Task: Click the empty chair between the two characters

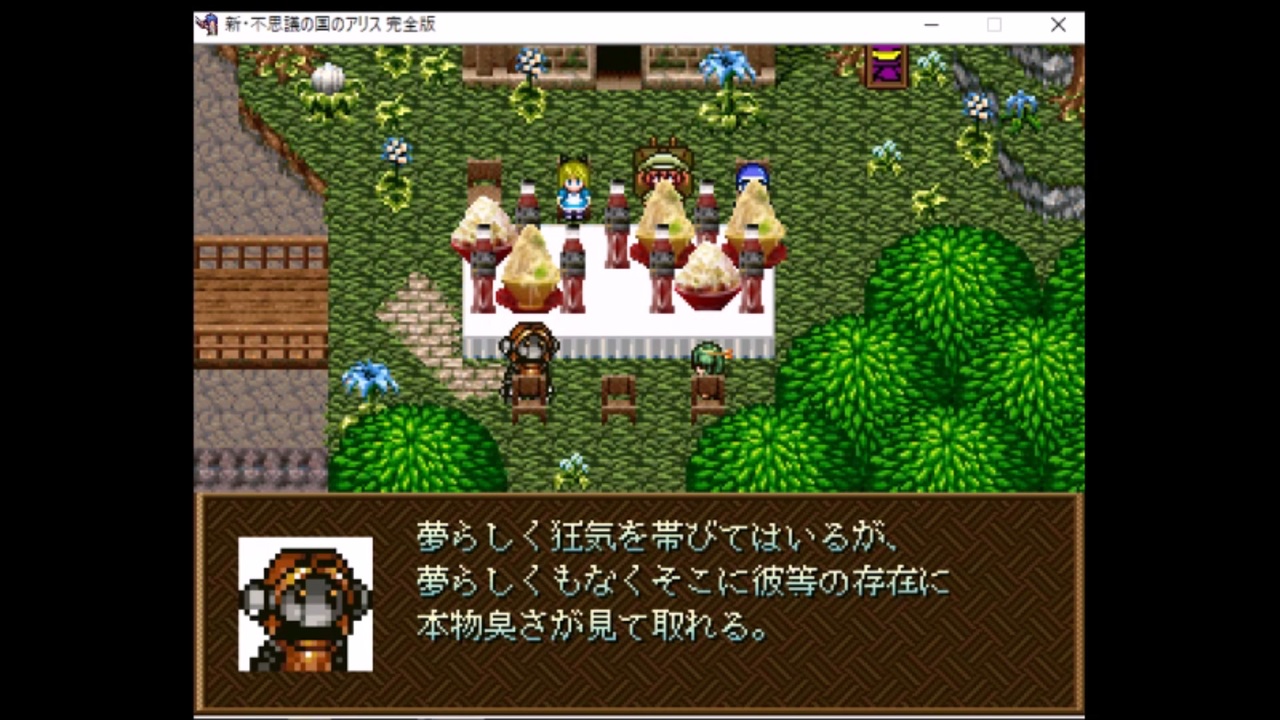Action: tap(618, 392)
